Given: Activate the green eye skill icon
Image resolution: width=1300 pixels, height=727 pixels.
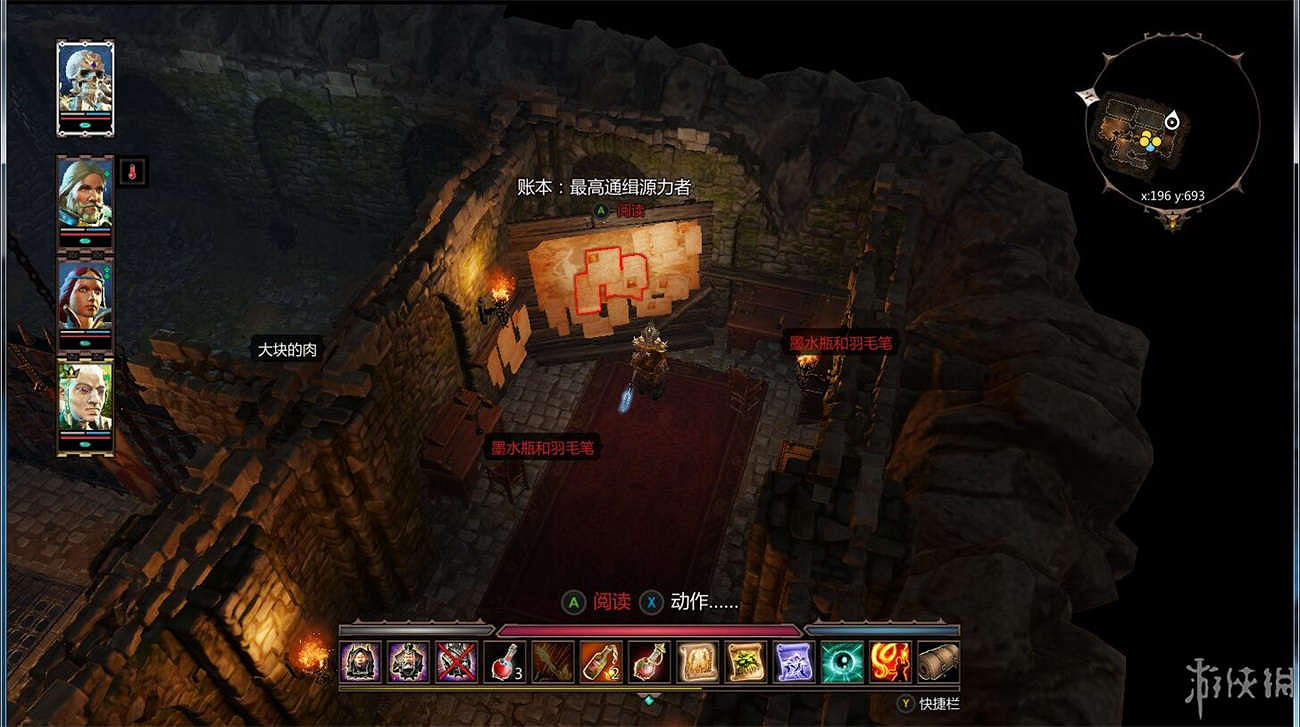Looking at the screenshot, I should click(x=843, y=661).
